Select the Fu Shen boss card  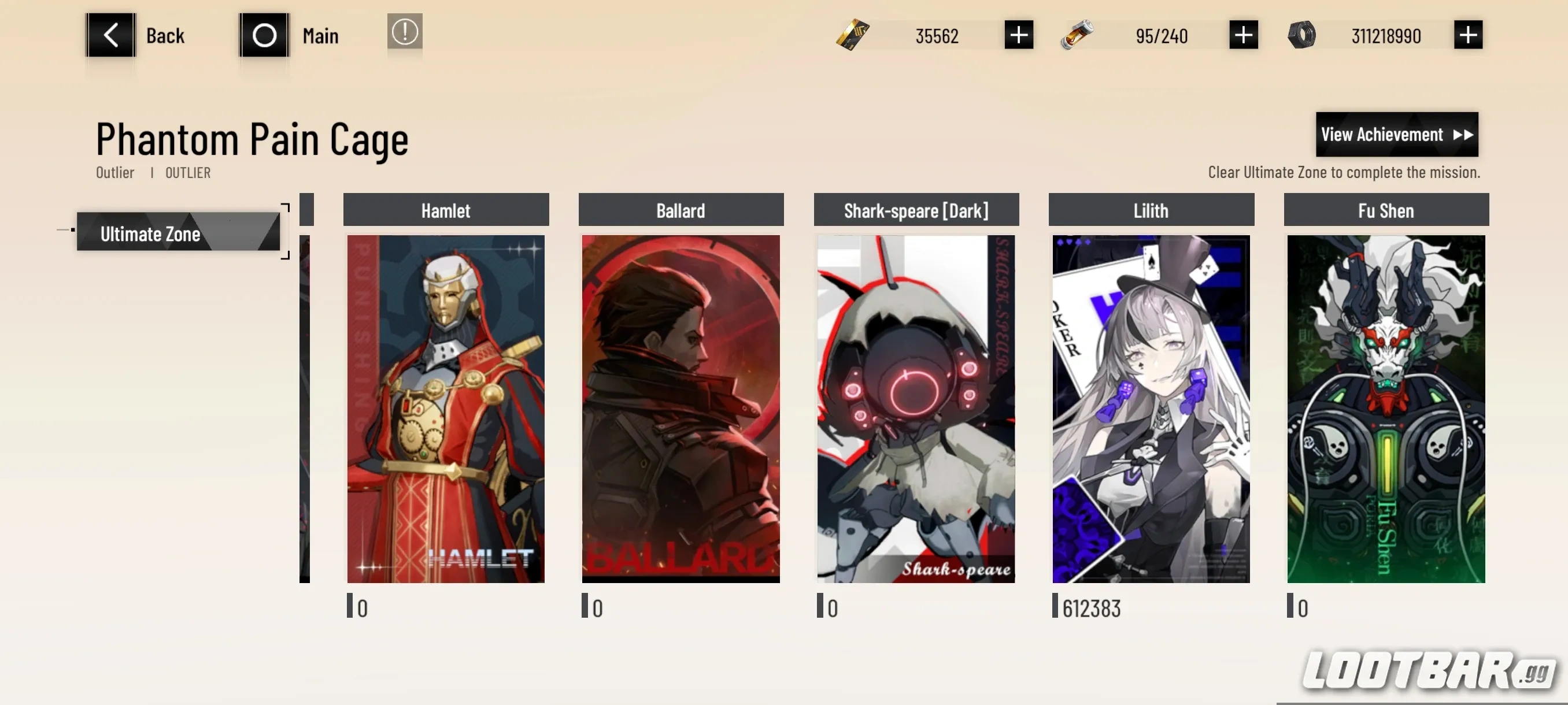point(1385,408)
